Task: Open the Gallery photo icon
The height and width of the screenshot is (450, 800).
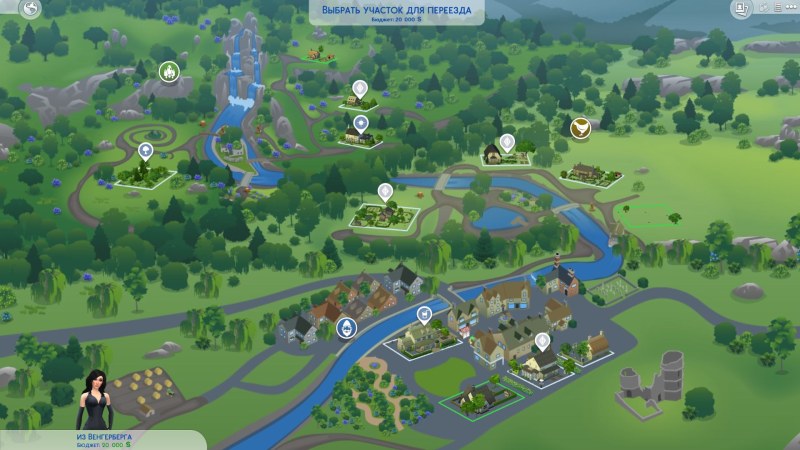Action: coord(742,10)
